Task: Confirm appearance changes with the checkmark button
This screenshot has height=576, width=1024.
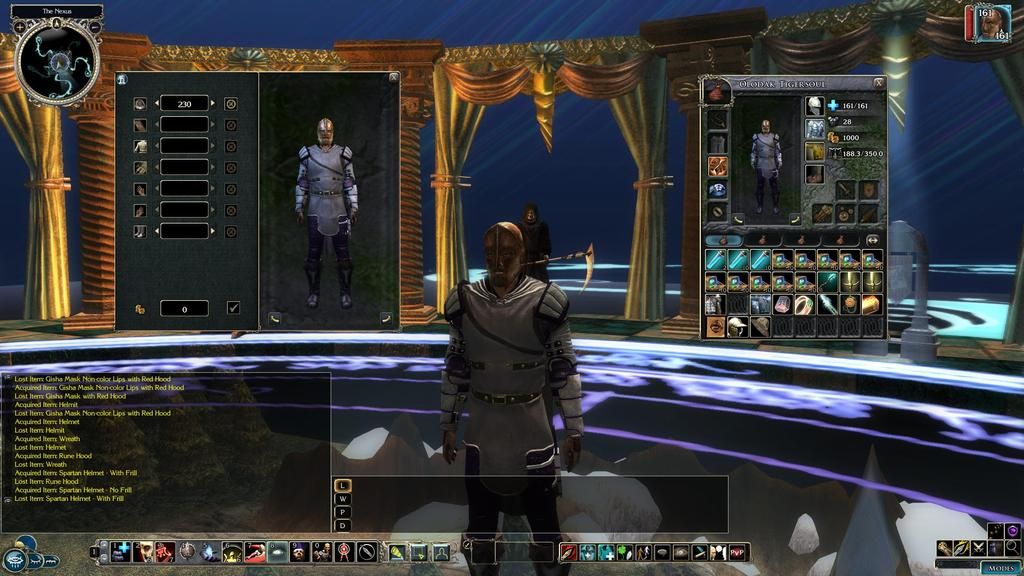Action: tap(233, 308)
